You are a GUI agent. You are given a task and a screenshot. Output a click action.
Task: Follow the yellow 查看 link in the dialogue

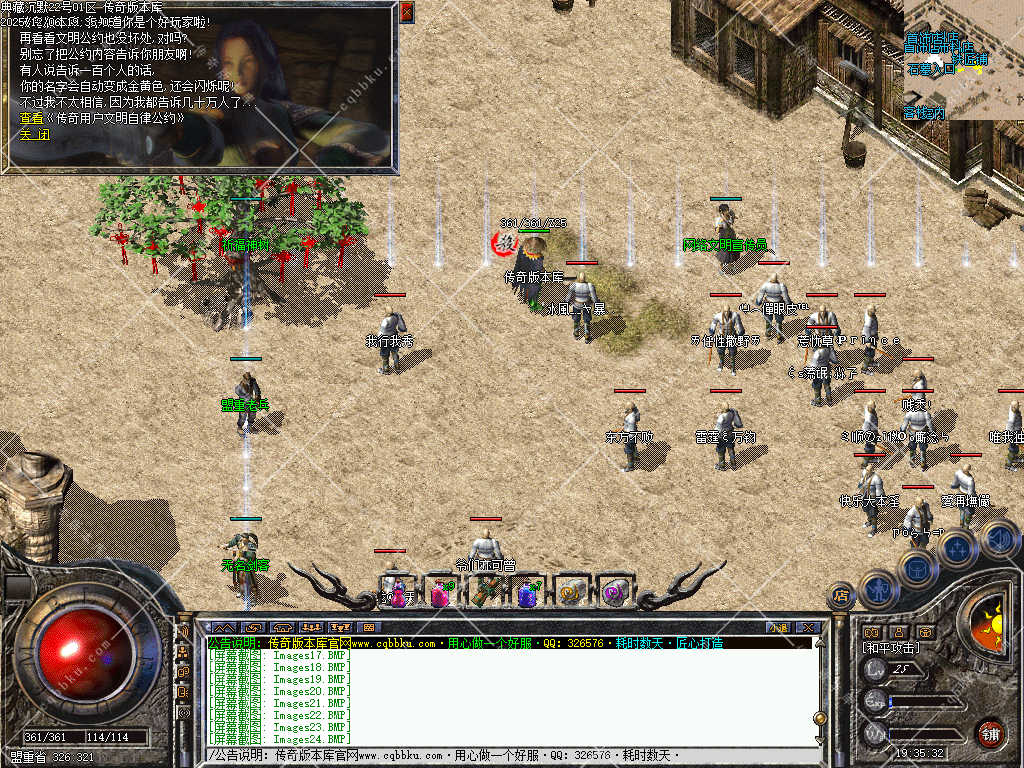click(102, 118)
